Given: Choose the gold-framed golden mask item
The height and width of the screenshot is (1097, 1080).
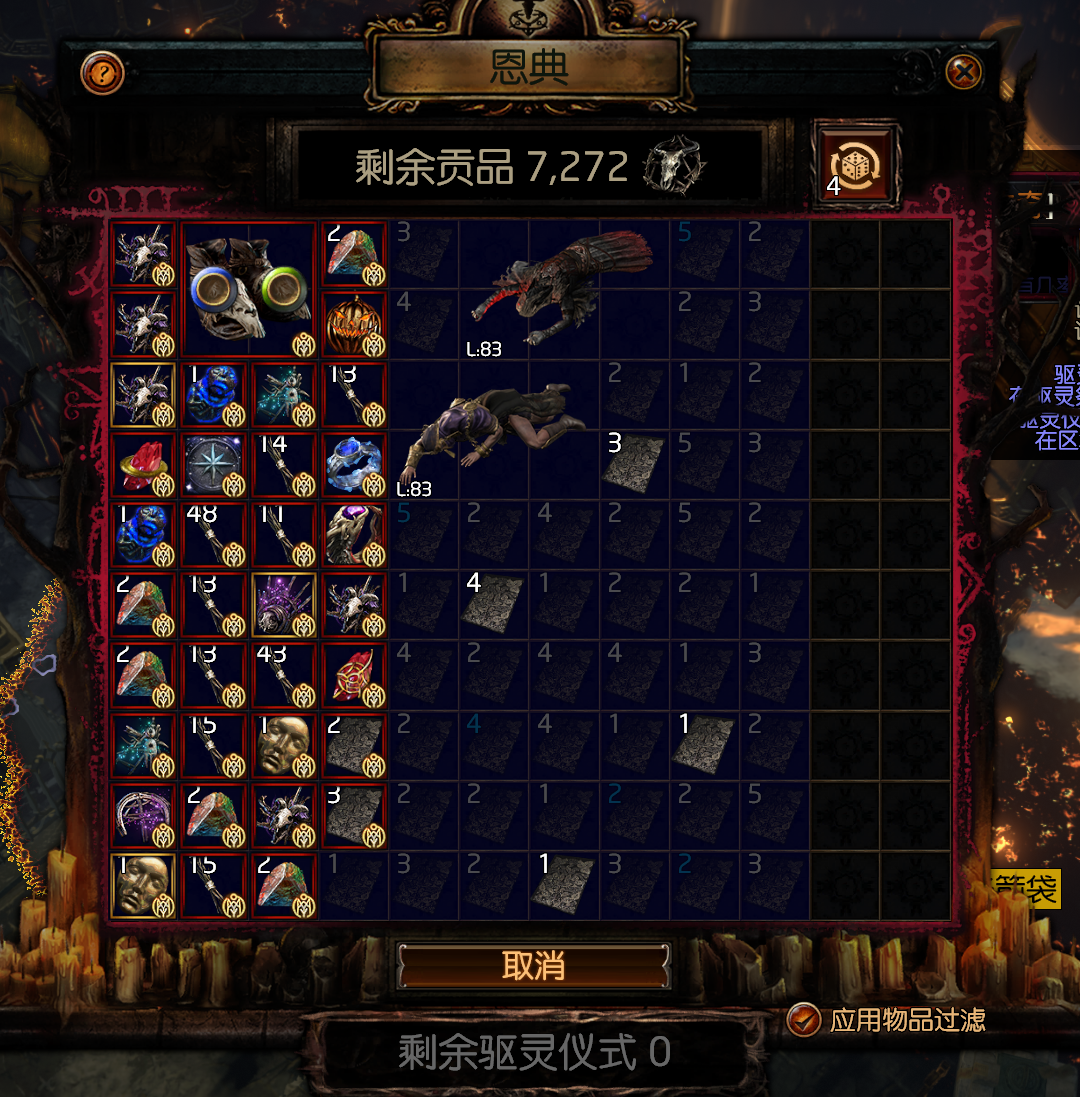Looking at the screenshot, I should (x=143, y=885).
